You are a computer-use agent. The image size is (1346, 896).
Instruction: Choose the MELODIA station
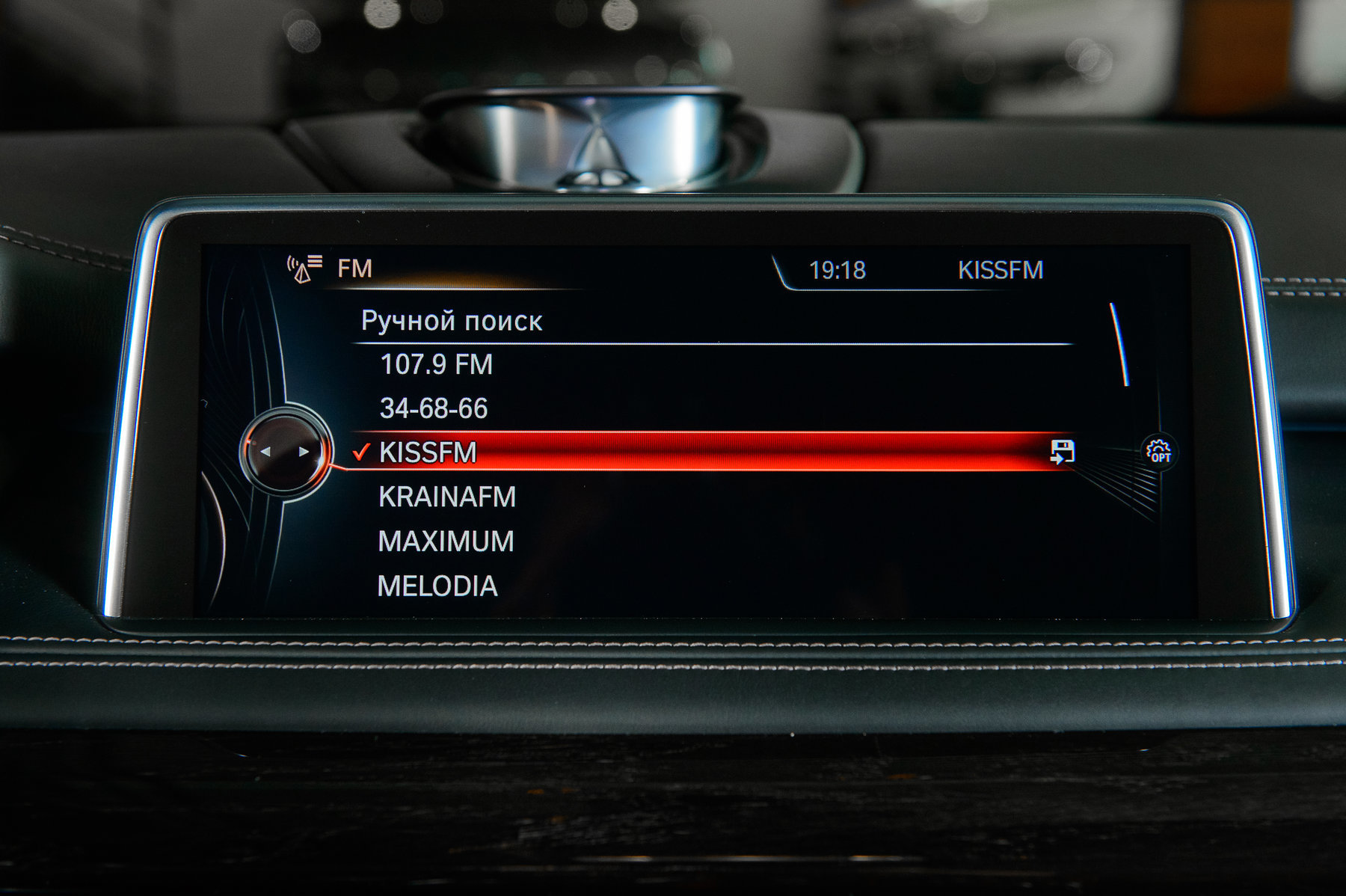(437, 586)
